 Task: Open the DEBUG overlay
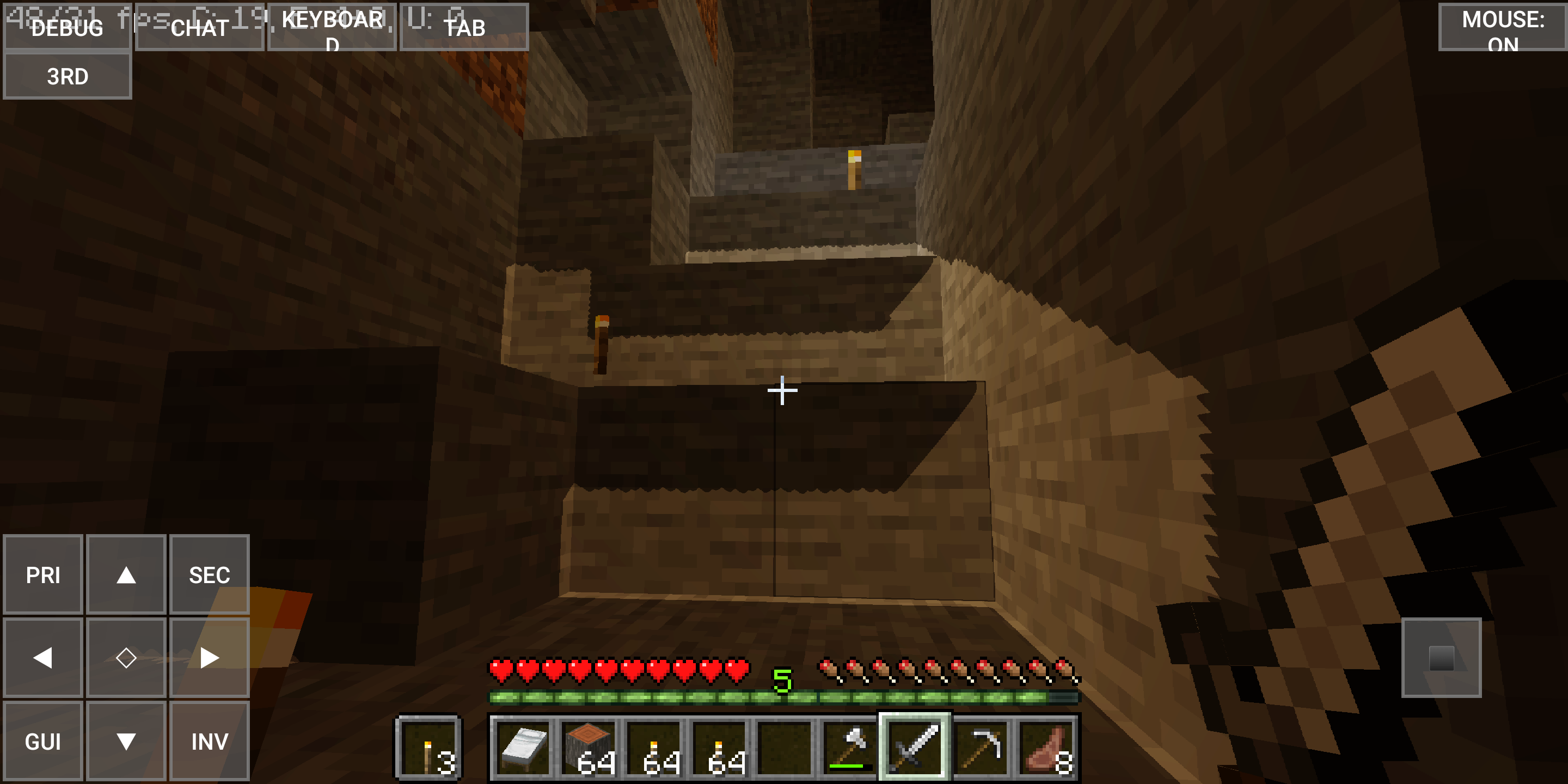point(68,27)
